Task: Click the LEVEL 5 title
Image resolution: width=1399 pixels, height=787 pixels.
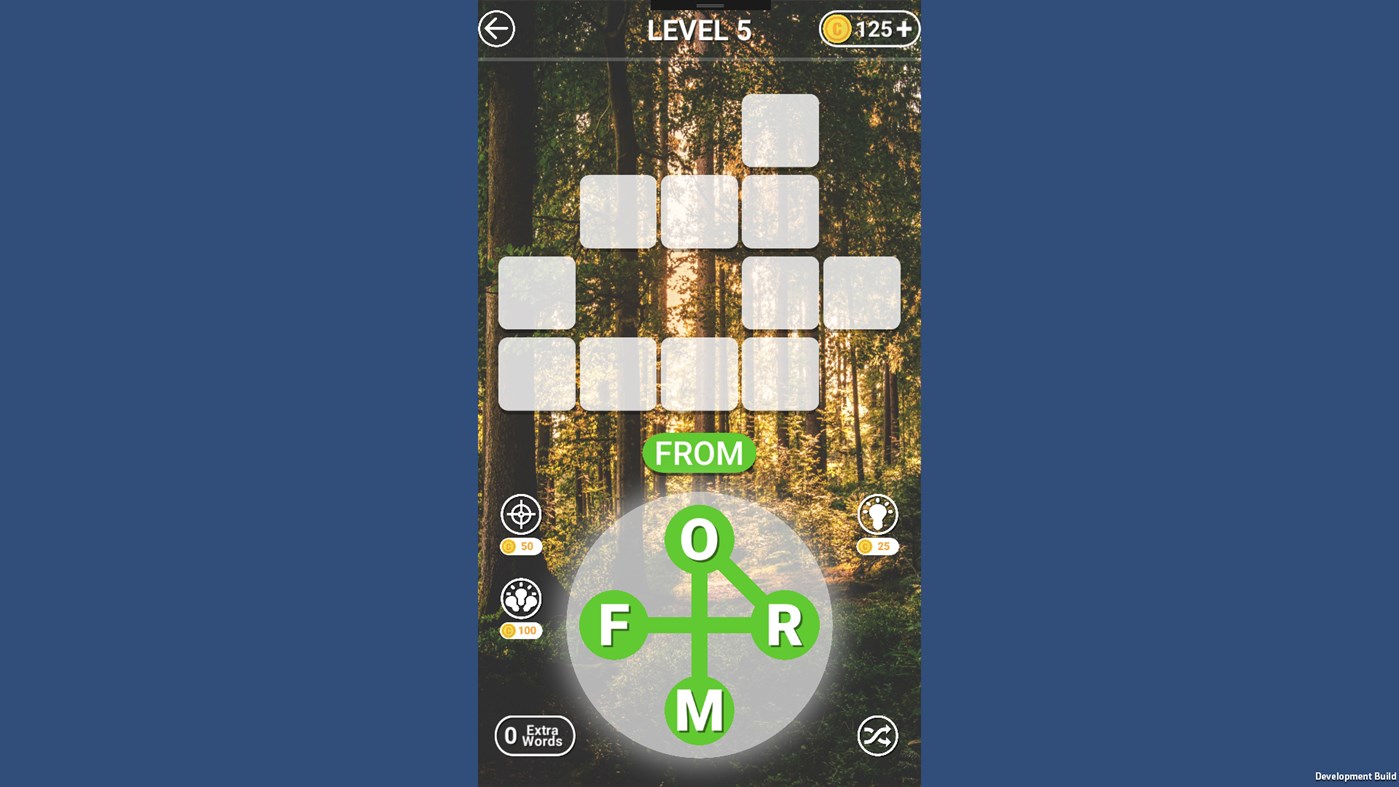Action: tap(700, 30)
